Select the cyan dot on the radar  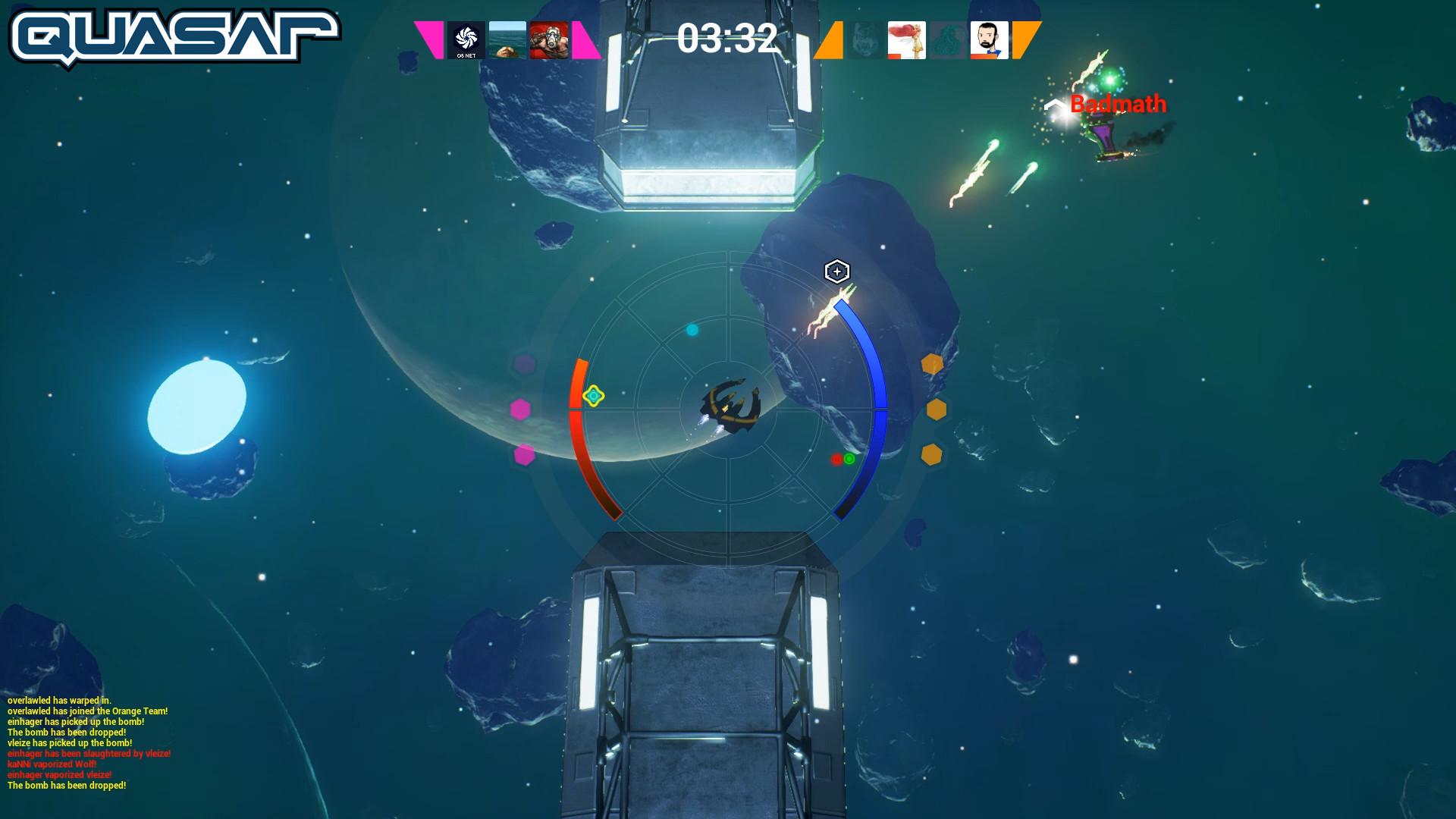tap(692, 330)
